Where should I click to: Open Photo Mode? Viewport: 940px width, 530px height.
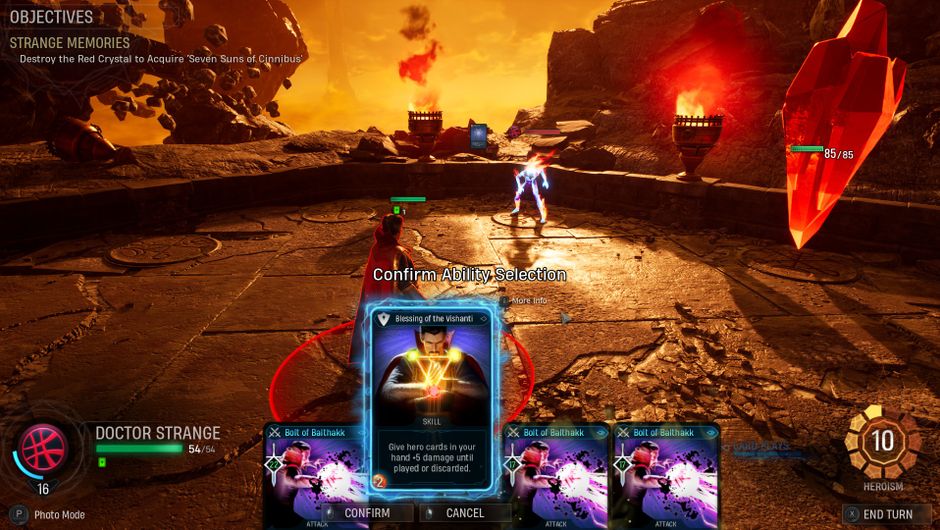tap(50, 514)
